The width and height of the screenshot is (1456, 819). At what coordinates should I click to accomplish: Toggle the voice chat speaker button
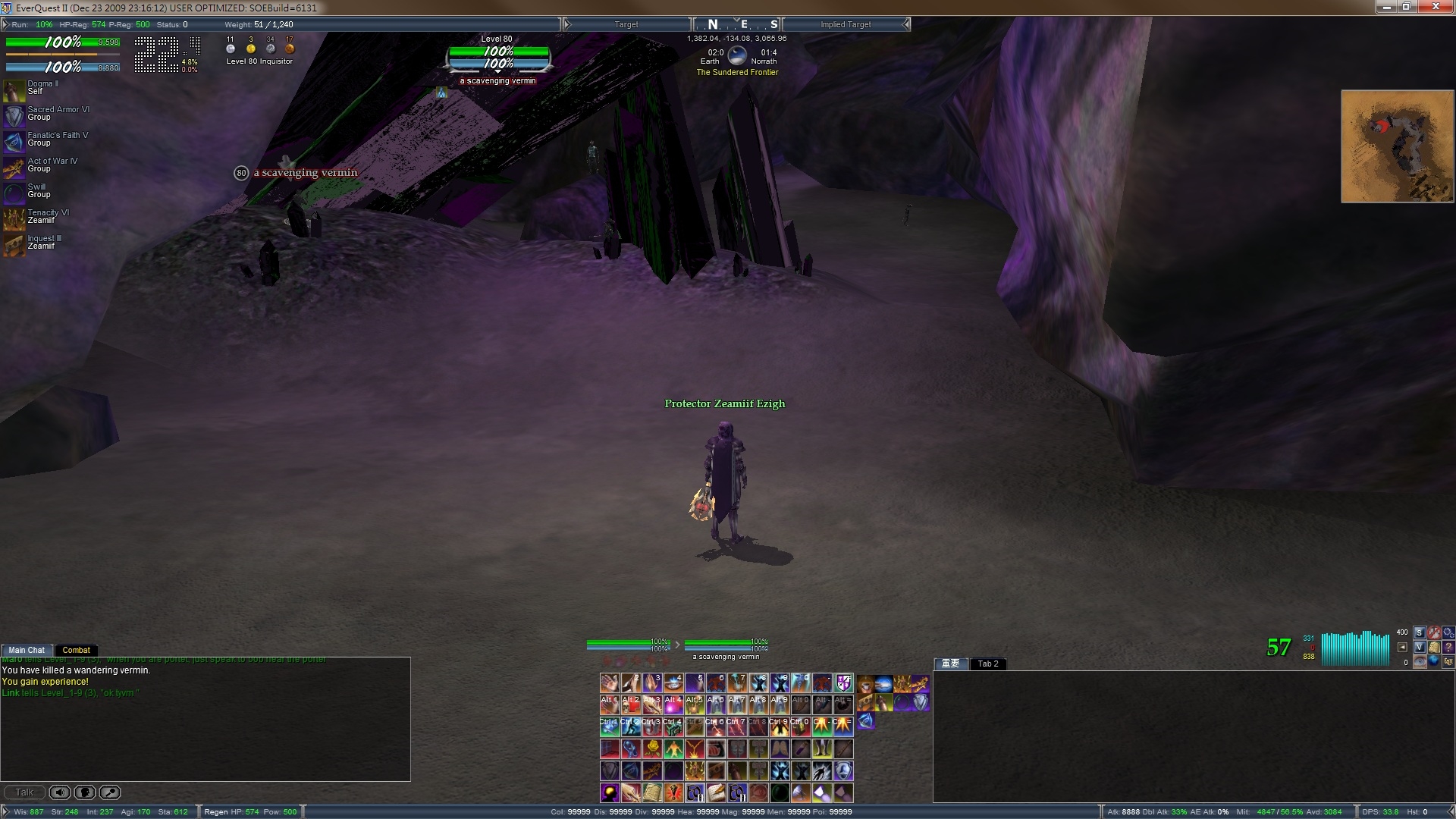(x=60, y=792)
